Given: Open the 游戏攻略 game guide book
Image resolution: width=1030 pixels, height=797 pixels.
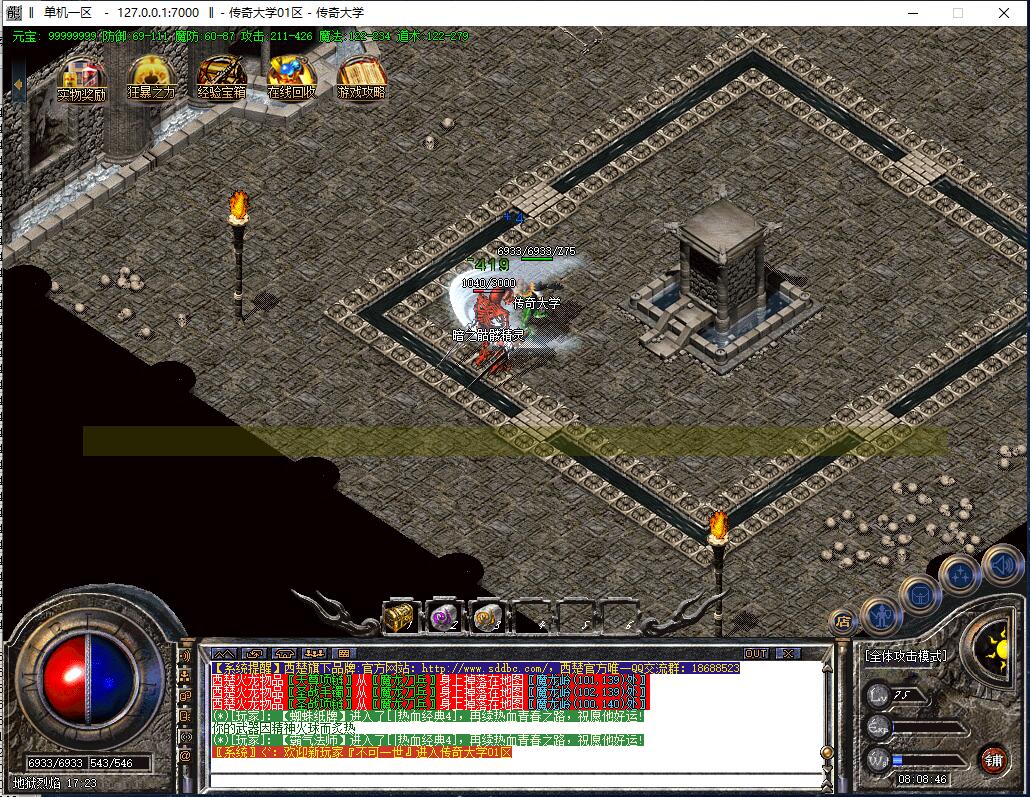Looking at the screenshot, I should click(x=361, y=77).
